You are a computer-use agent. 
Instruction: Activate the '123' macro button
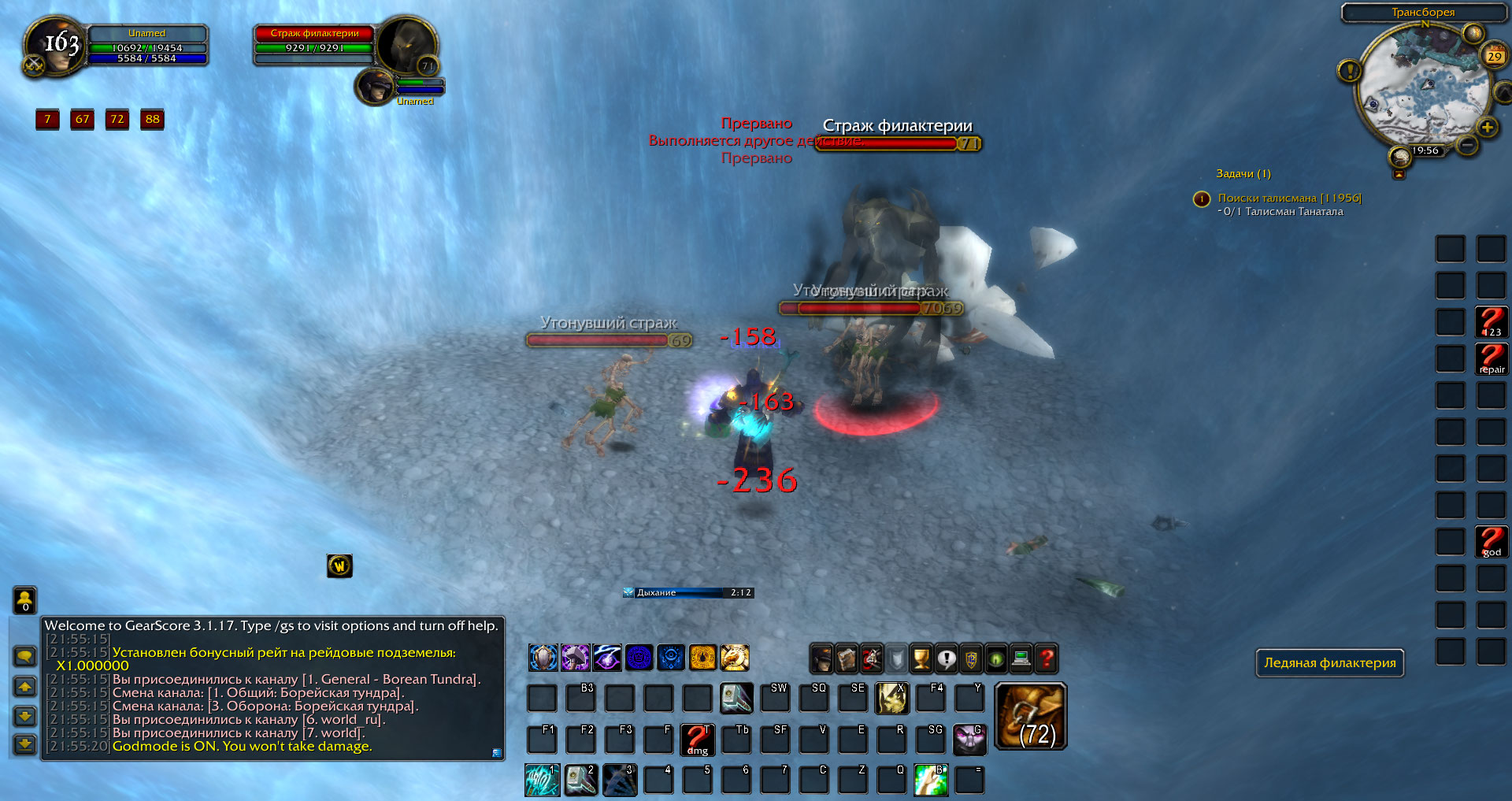[x=1491, y=322]
